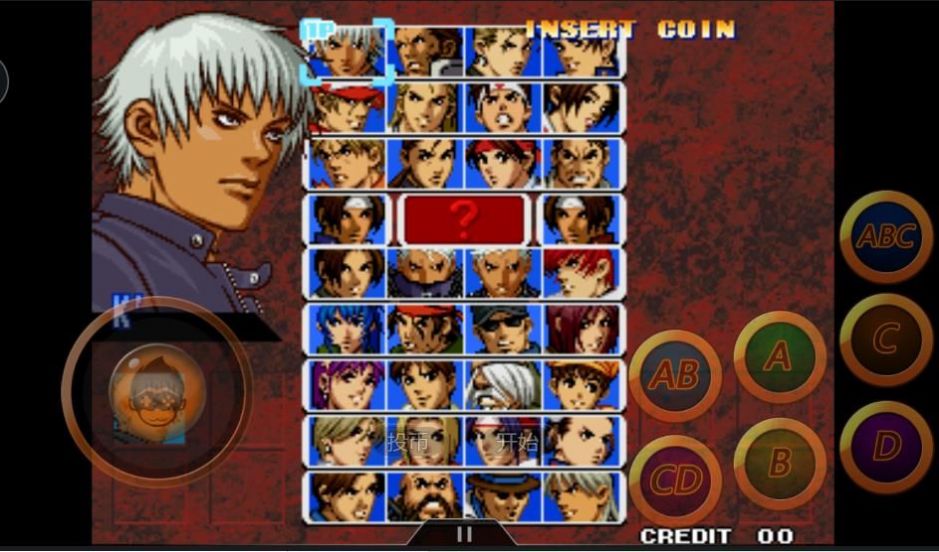Tap the 开始 start button
The width and height of the screenshot is (939, 552).
516,442
